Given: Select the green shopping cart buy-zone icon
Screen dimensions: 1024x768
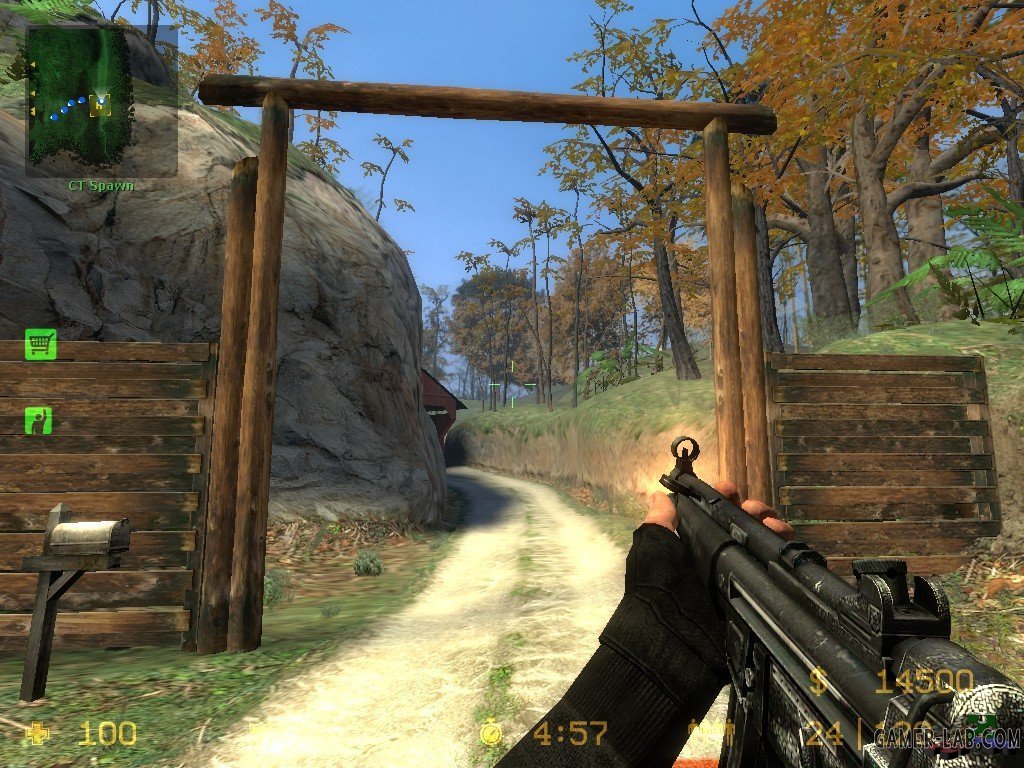Looking at the screenshot, I should pos(40,344).
